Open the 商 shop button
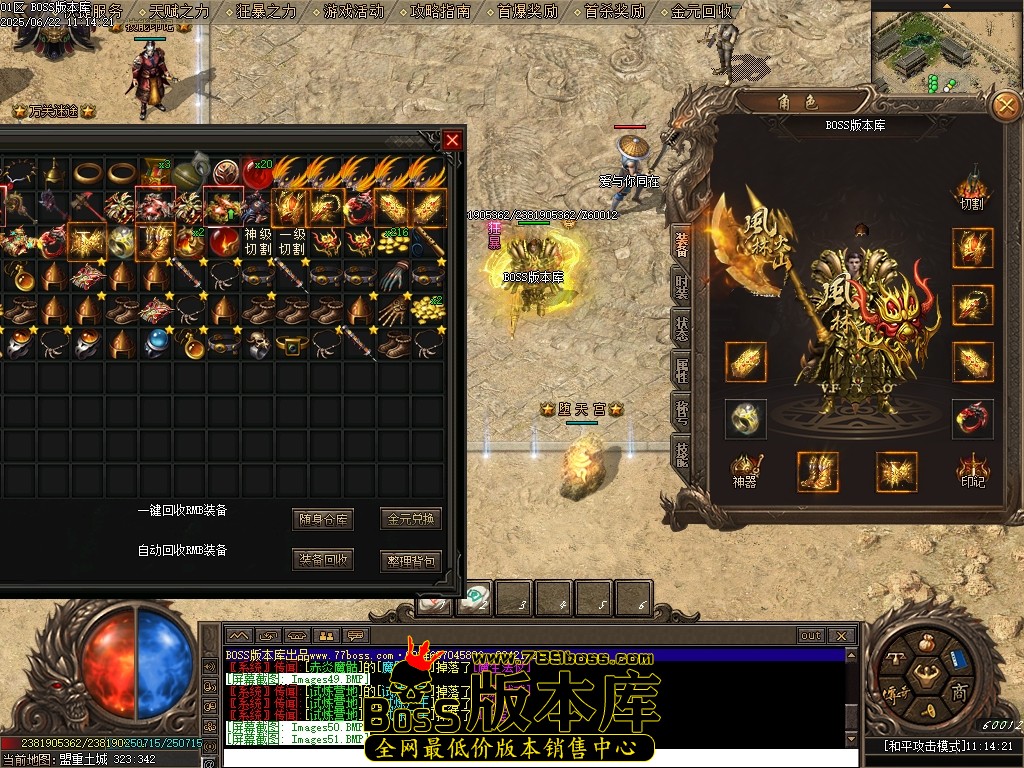 [958, 692]
